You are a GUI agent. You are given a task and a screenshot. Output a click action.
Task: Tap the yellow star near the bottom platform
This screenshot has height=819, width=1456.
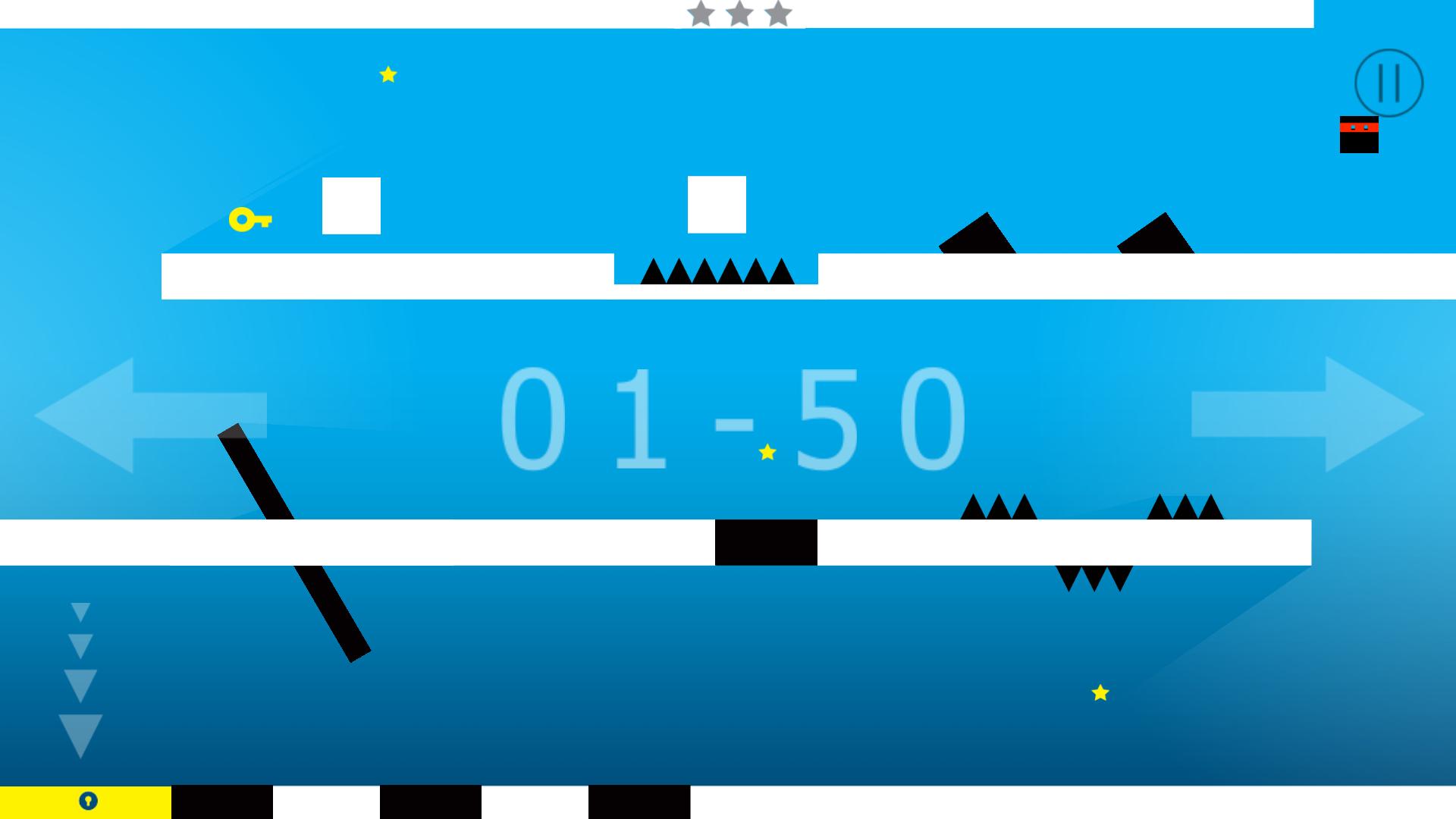pos(1099,692)
